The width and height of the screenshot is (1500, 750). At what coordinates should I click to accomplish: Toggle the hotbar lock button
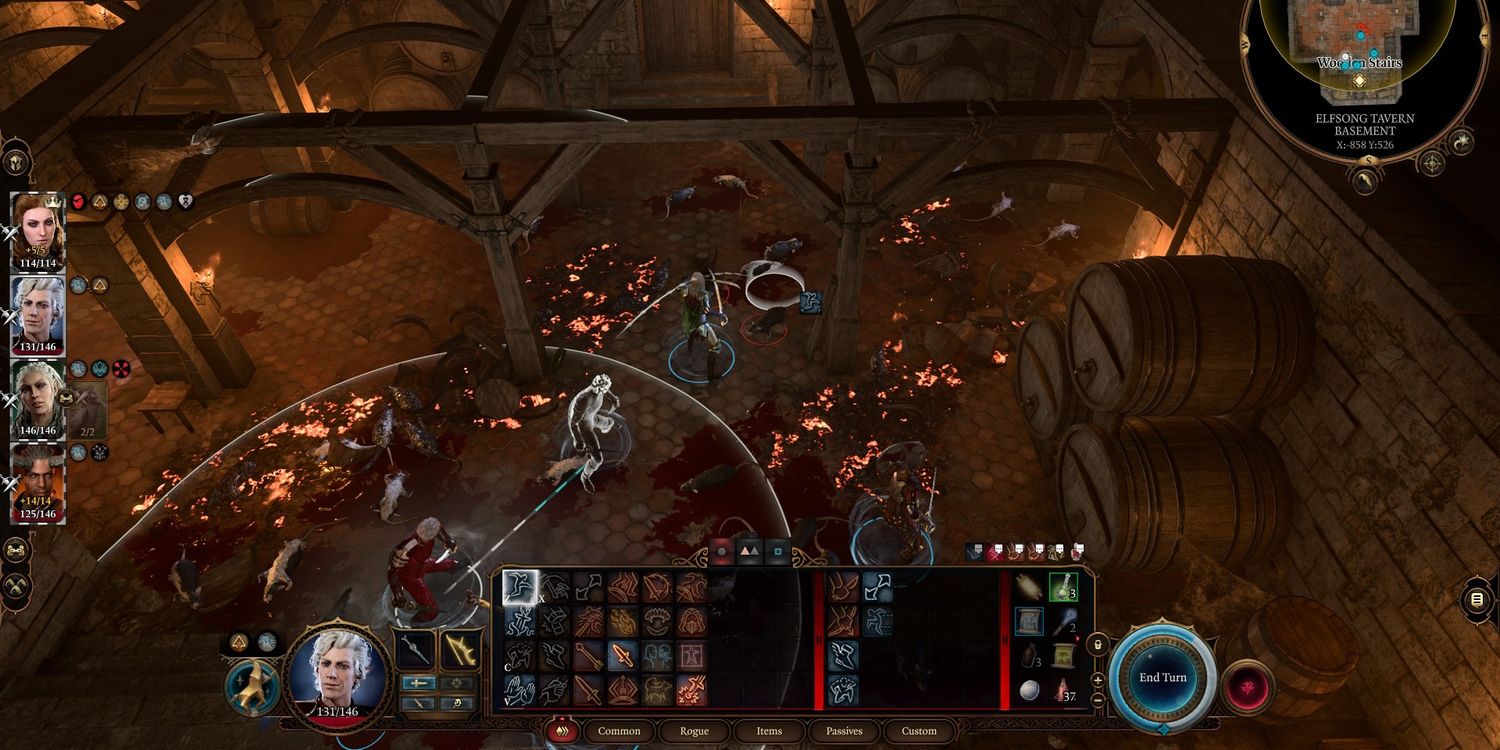point(1097,645)
